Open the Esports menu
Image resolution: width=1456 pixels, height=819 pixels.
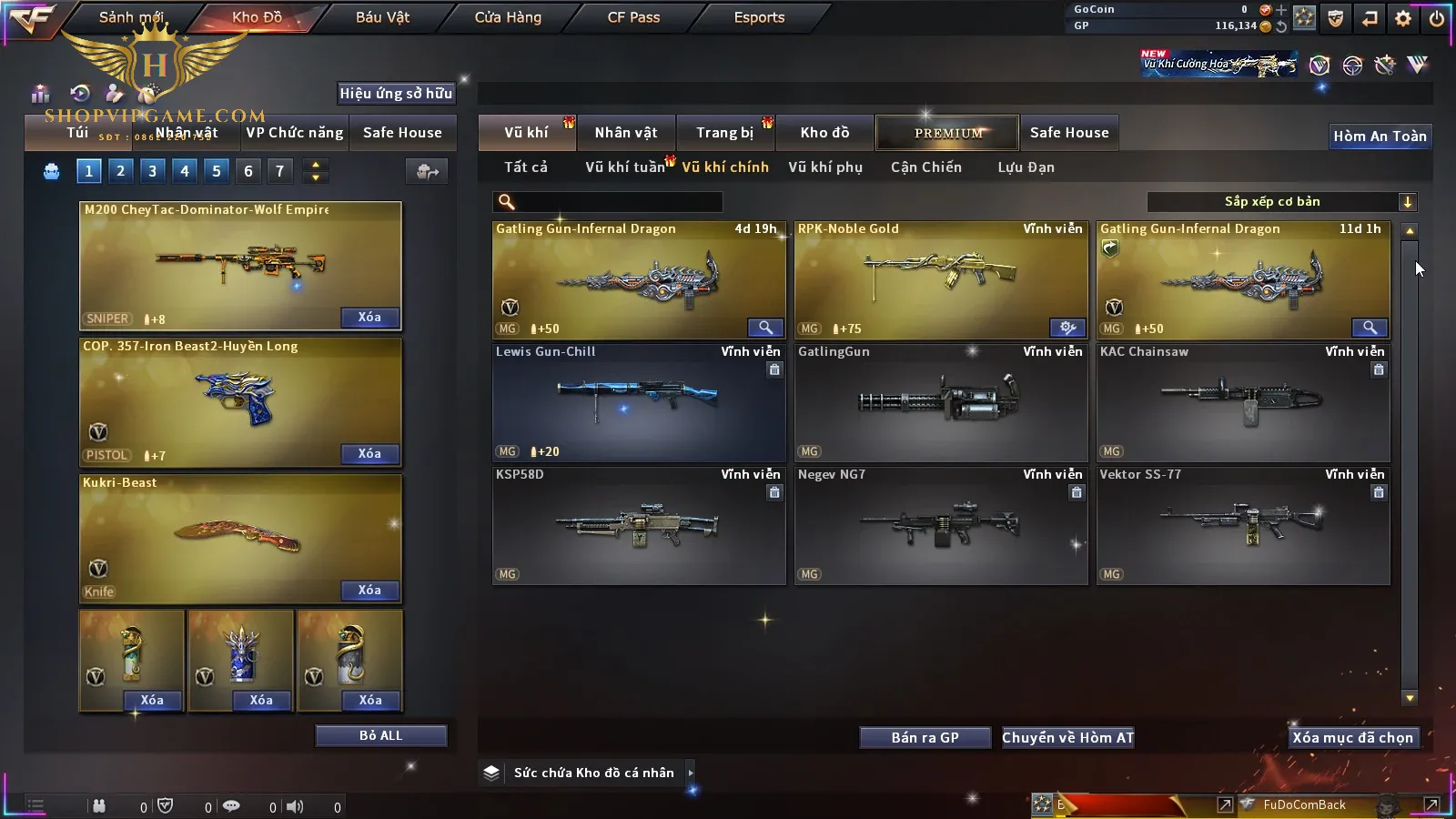click(759, 17)
